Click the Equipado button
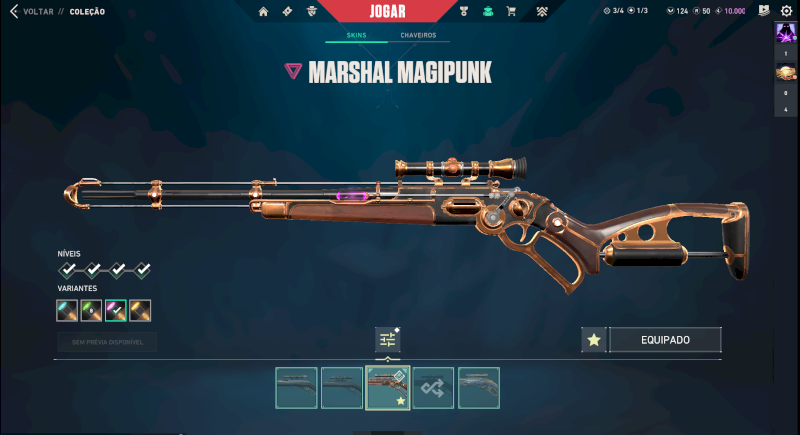Viewport: 800px width, 435px height. (x=665, y=340)
